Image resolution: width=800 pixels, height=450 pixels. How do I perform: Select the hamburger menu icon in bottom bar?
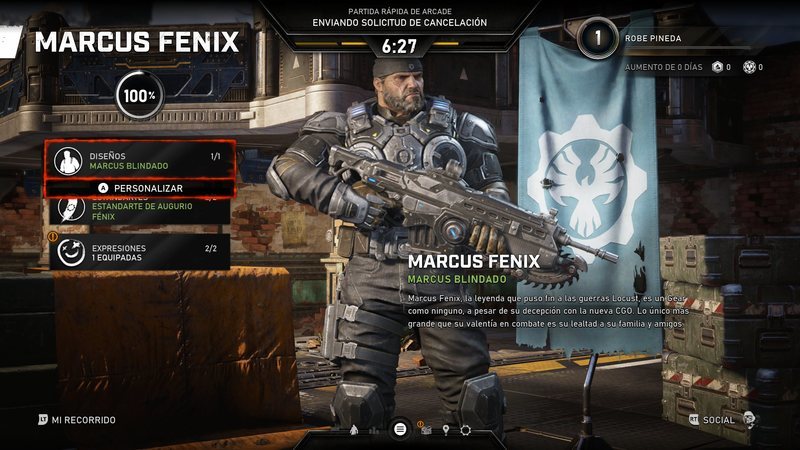point(400,429)
